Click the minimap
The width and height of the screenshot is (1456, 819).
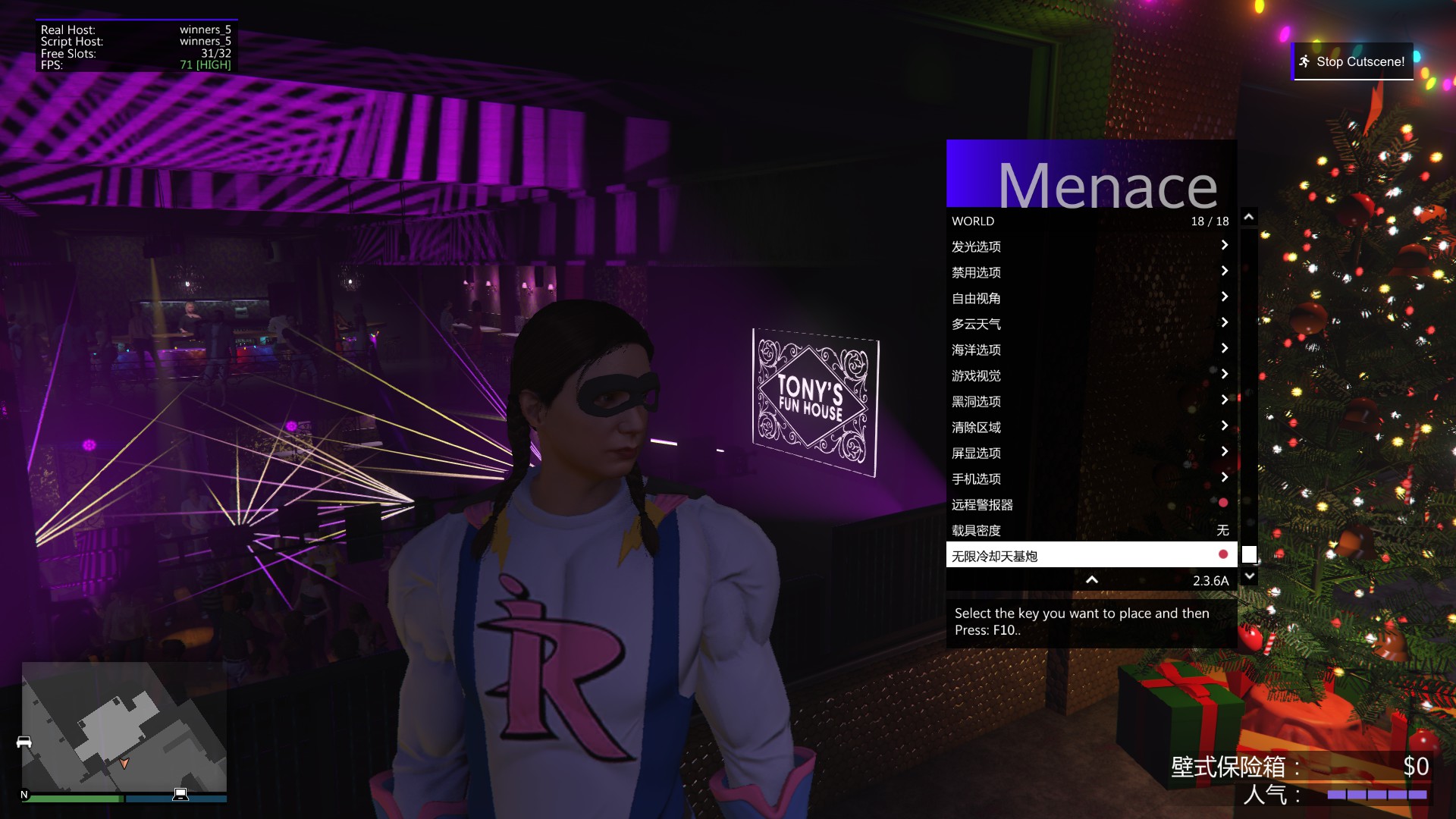124,727
